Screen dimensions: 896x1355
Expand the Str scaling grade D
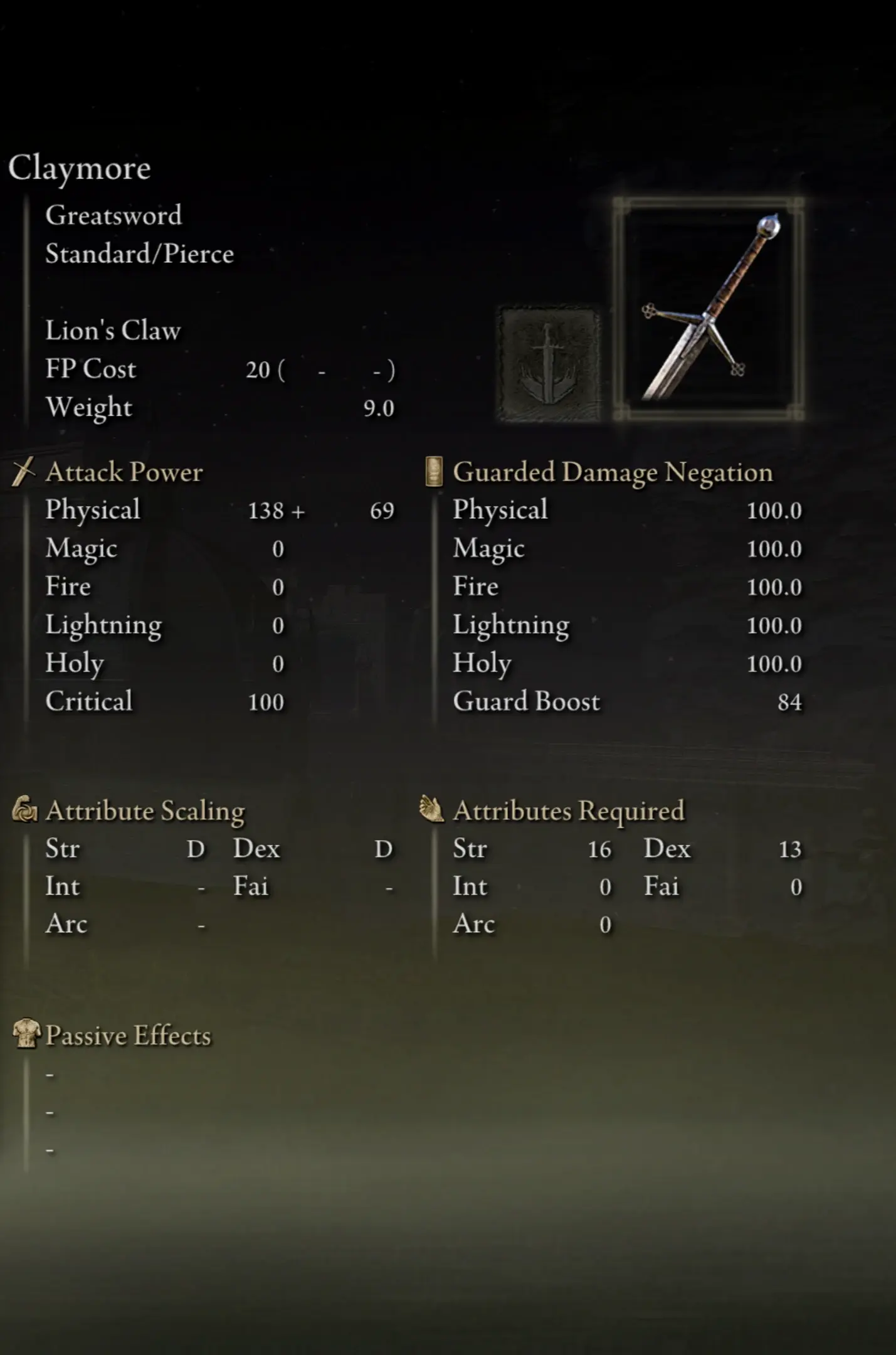point(197,848)
